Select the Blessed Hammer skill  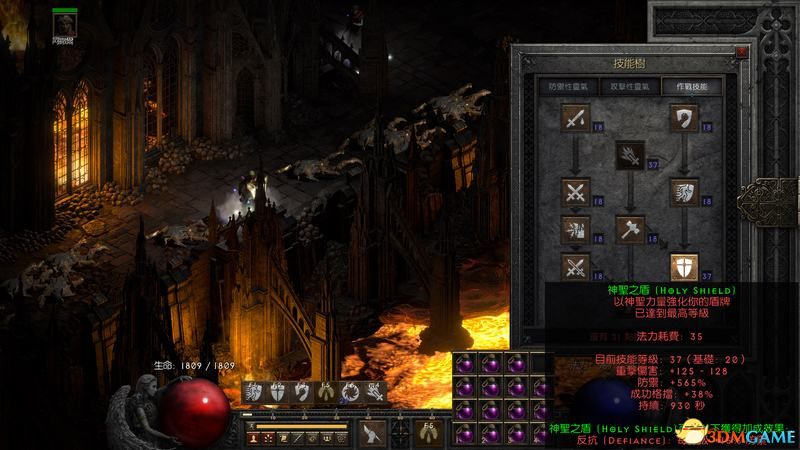629,229
